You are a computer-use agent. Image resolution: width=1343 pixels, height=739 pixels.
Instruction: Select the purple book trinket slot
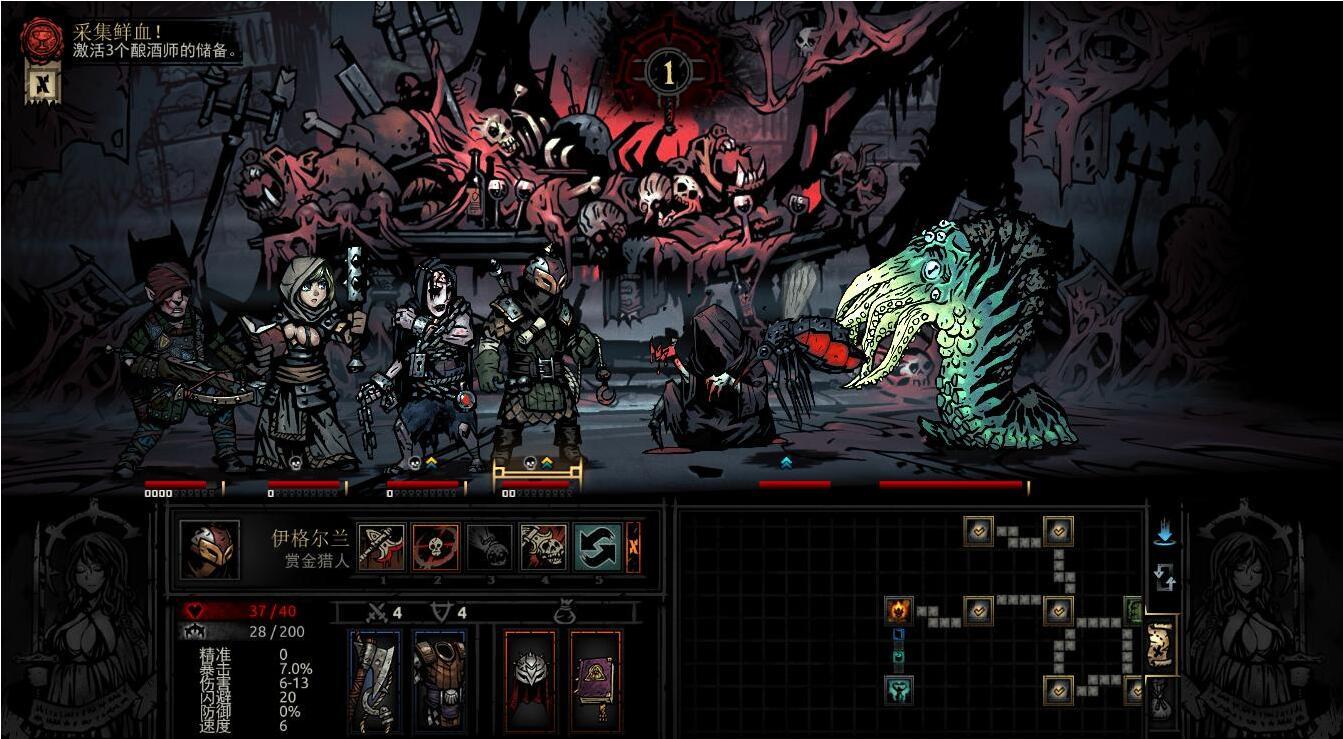pos(596,681)
